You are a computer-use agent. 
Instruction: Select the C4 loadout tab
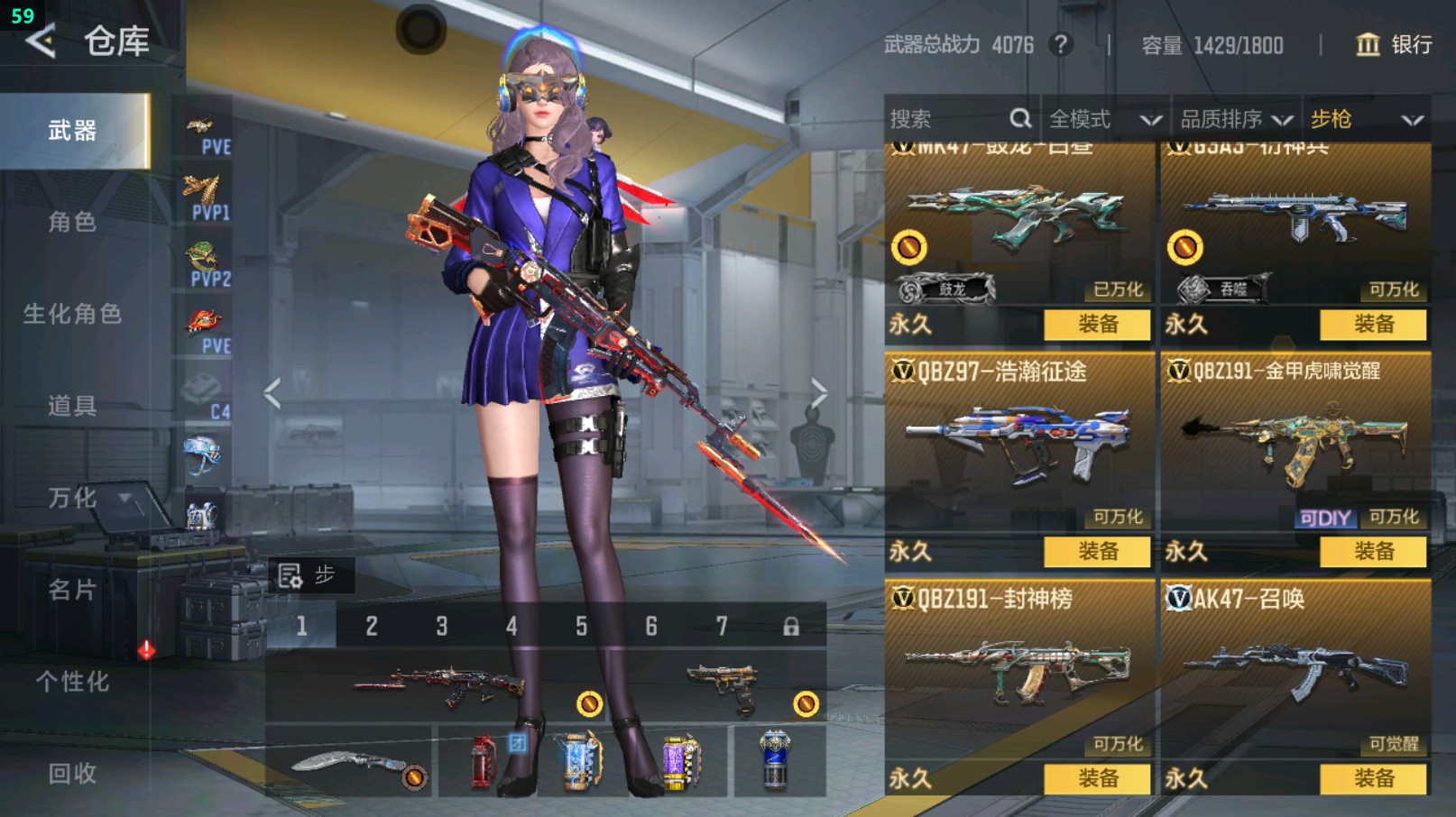click(x=207, y=397)
